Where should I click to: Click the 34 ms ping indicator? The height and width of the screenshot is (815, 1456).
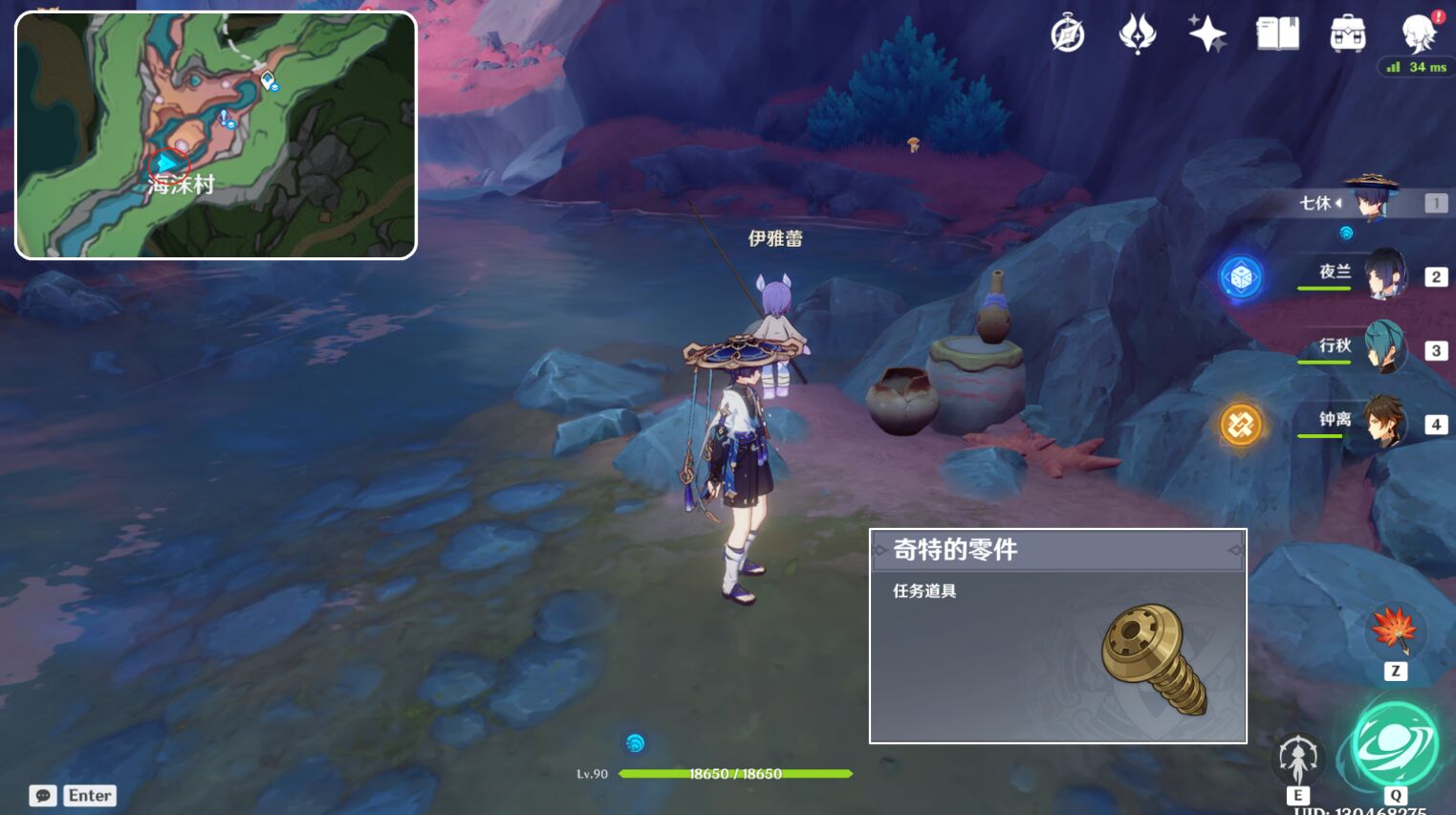tap(1414, 67)
